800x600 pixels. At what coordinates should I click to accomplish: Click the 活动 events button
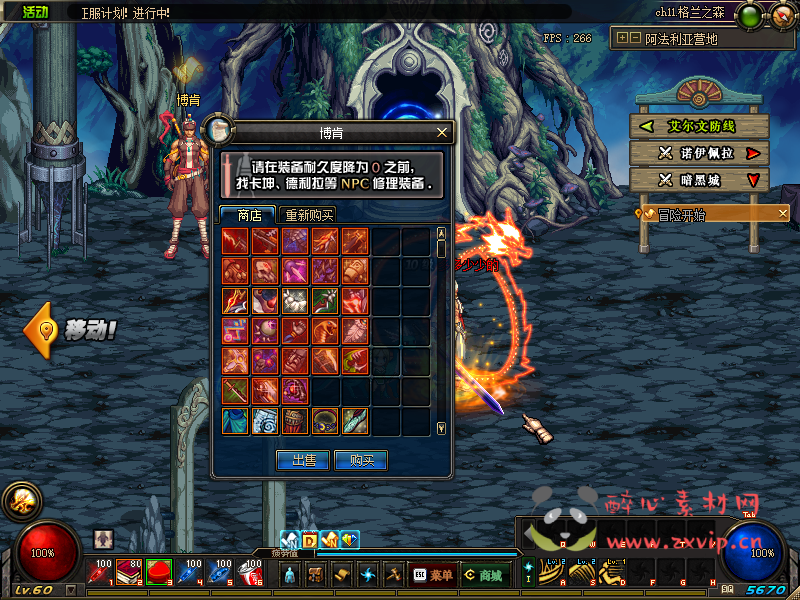tap(35, 12)
